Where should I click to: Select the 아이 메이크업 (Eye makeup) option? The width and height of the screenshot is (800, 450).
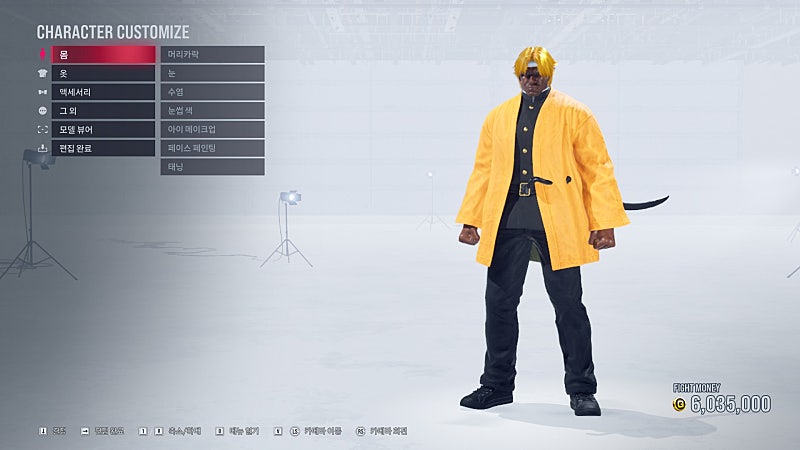(x=212, y=130)
